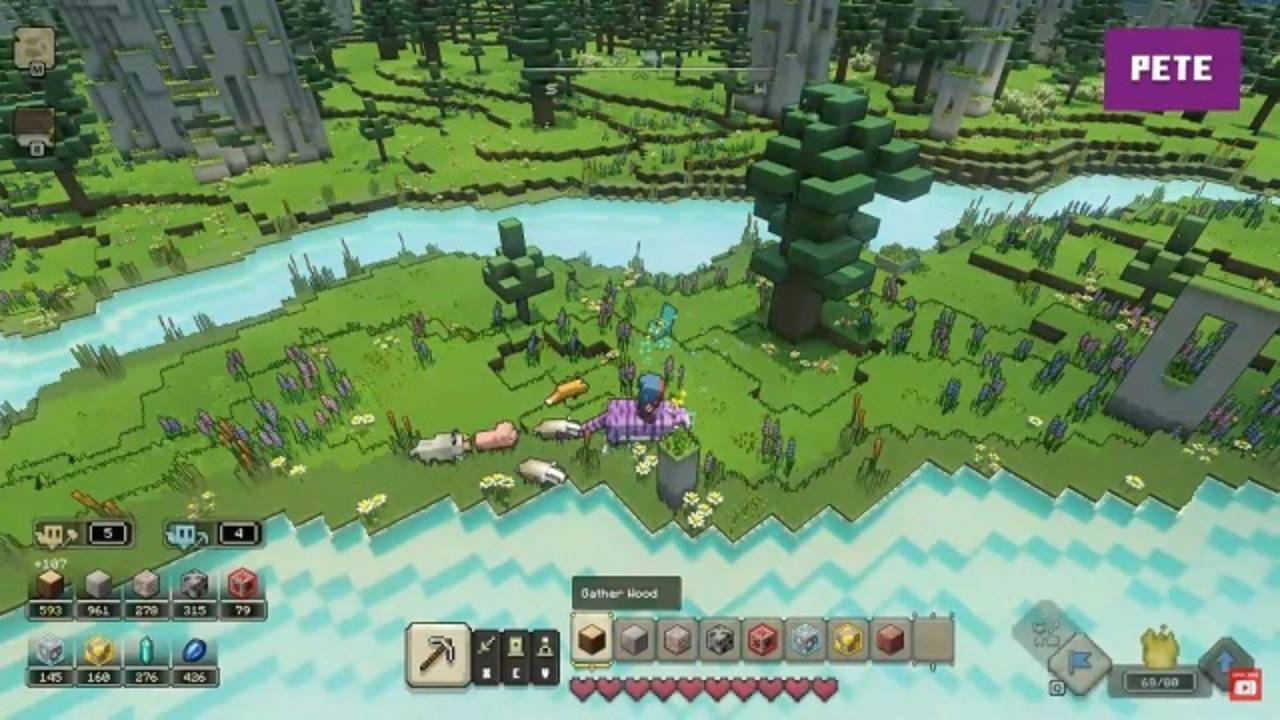Switch to the sword tool icon
The width and height of the screenshot is (1280, 720).
coord(487,646)
